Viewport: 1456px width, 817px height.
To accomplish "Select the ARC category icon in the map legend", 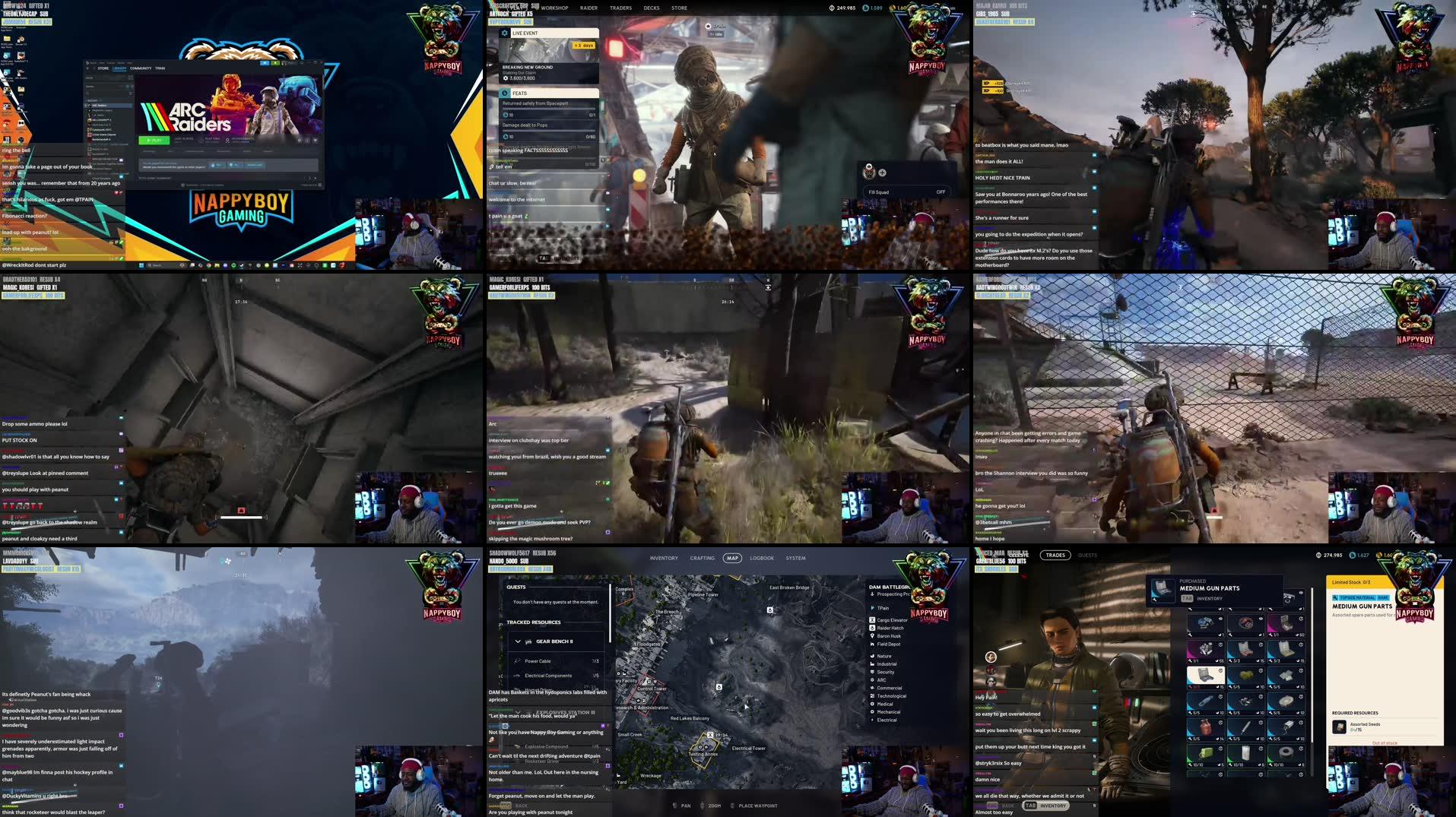I will coord(872,679).
